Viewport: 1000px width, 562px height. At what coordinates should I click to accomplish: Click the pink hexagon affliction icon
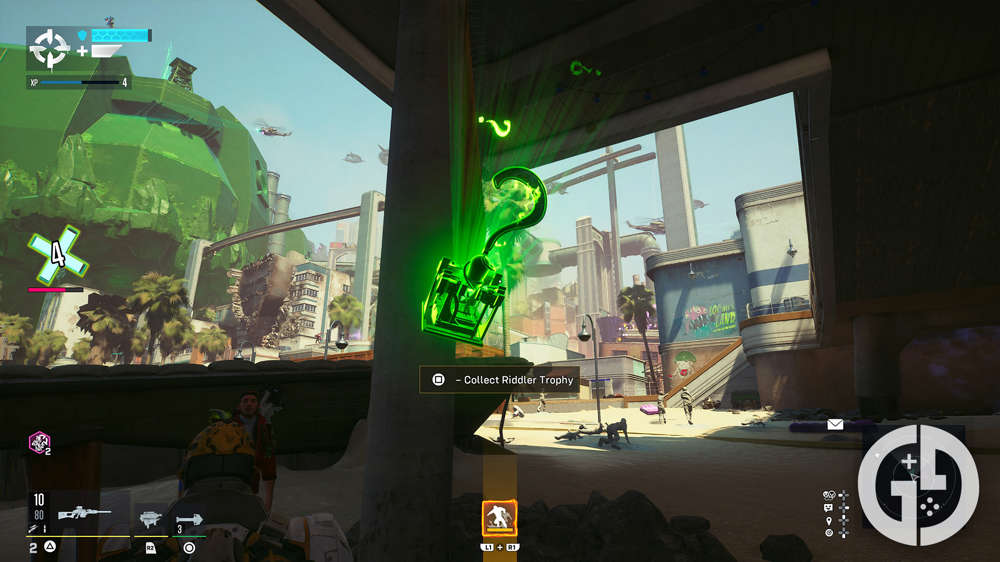tap(38, 441)
